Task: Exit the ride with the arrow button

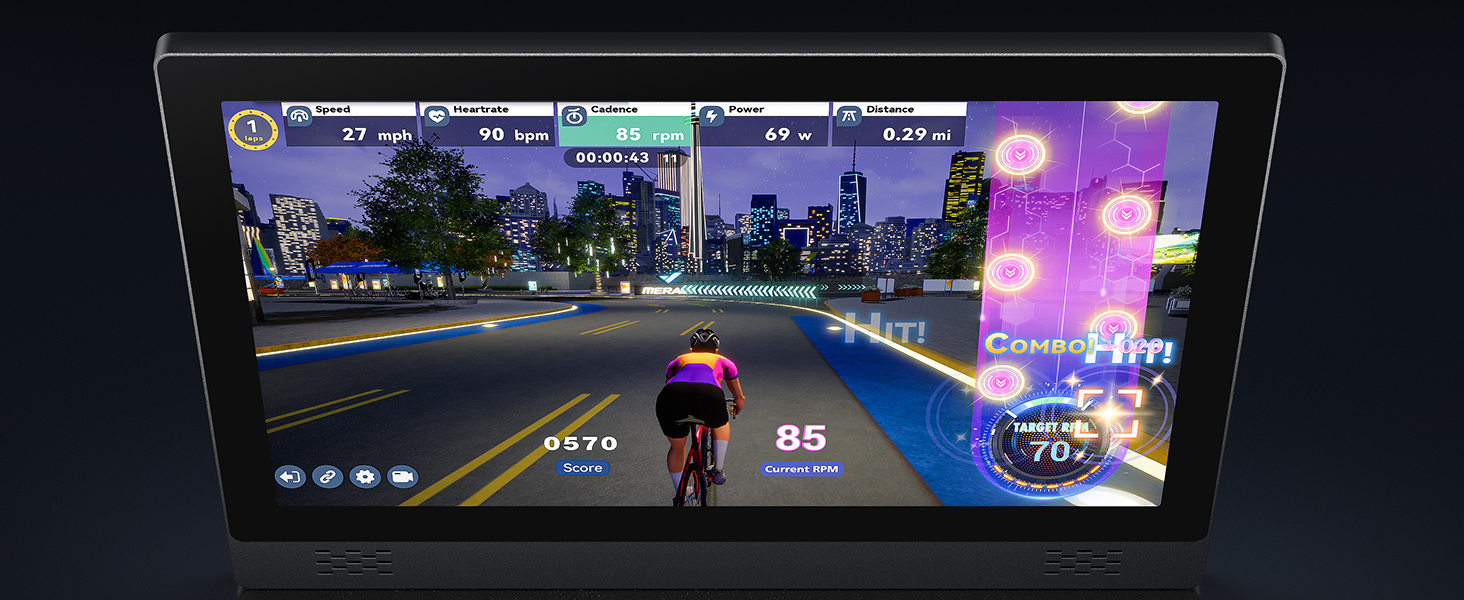Action: tap(290, 477)
